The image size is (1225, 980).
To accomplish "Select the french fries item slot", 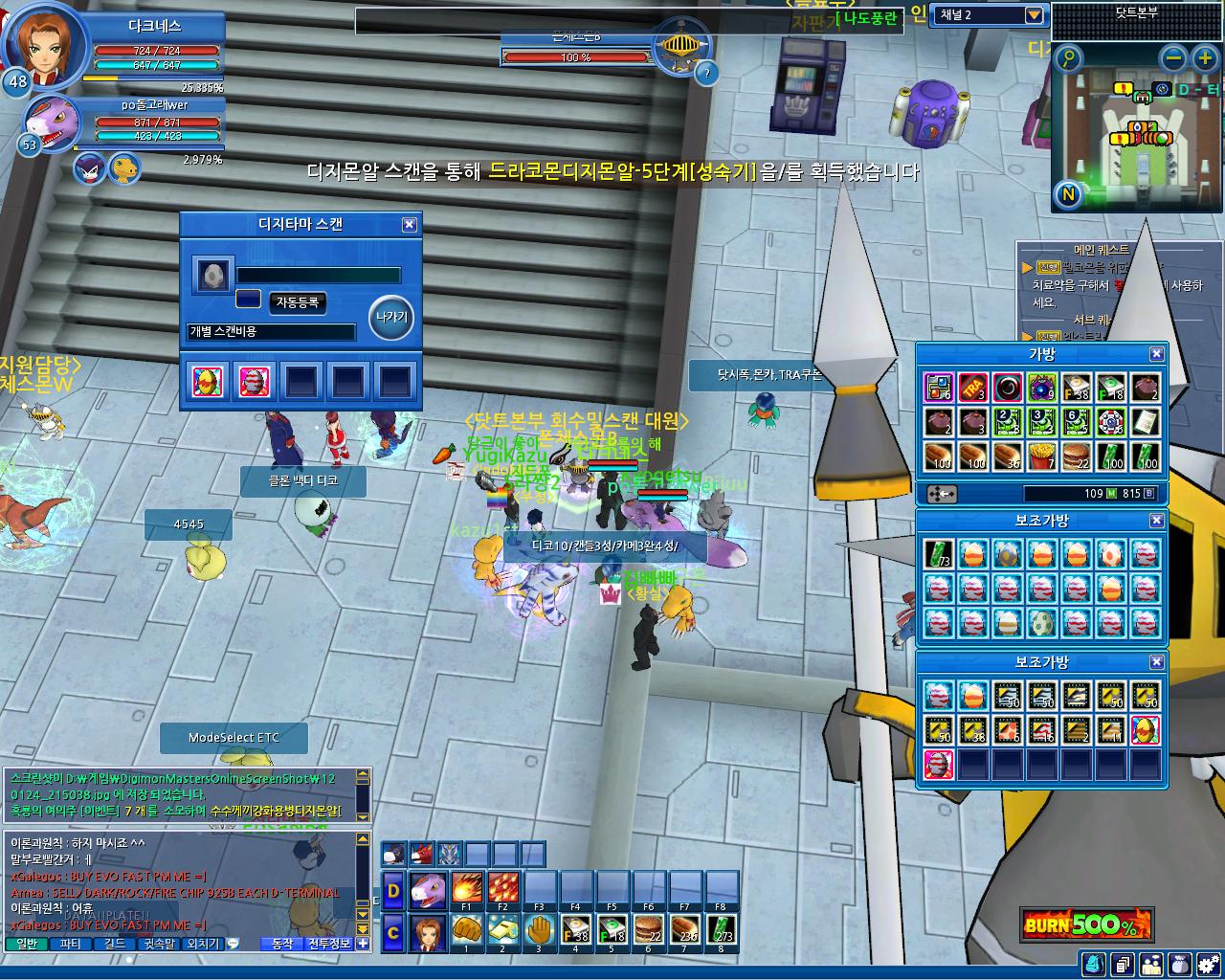I will [1042, 457].
